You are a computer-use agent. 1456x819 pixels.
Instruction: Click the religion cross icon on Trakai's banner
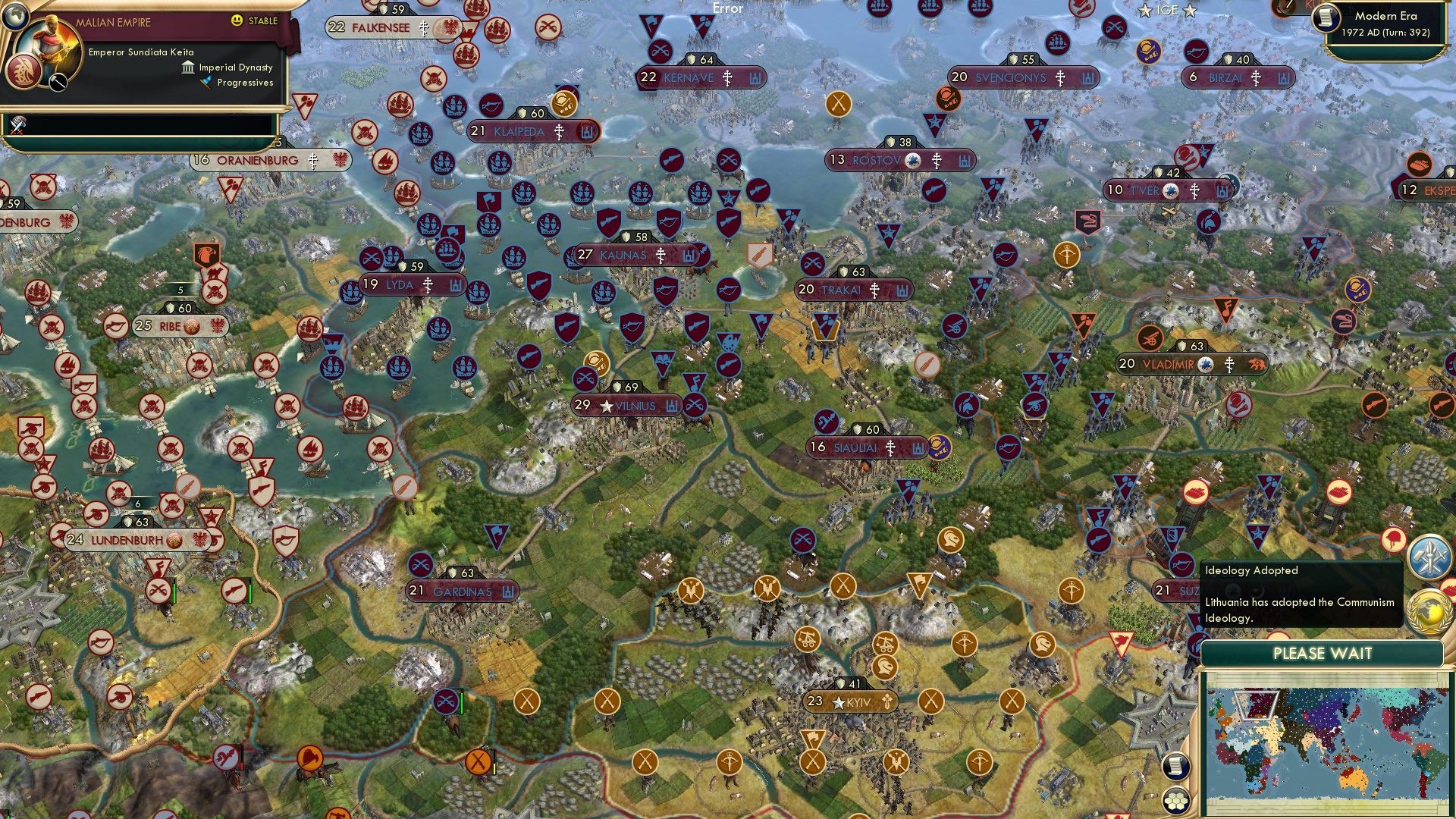875,290
